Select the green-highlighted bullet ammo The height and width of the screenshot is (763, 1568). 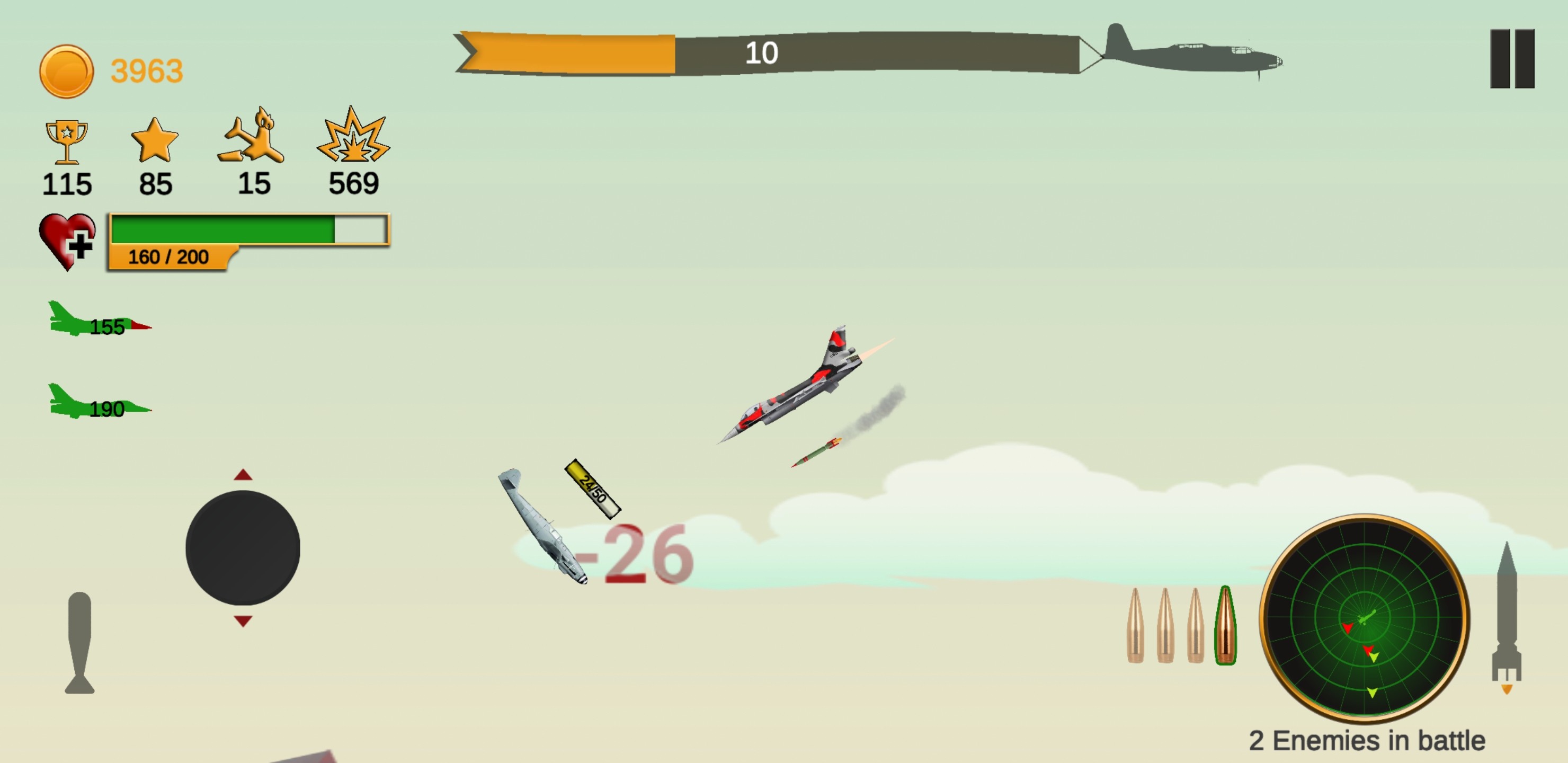tap(1225, 625)
